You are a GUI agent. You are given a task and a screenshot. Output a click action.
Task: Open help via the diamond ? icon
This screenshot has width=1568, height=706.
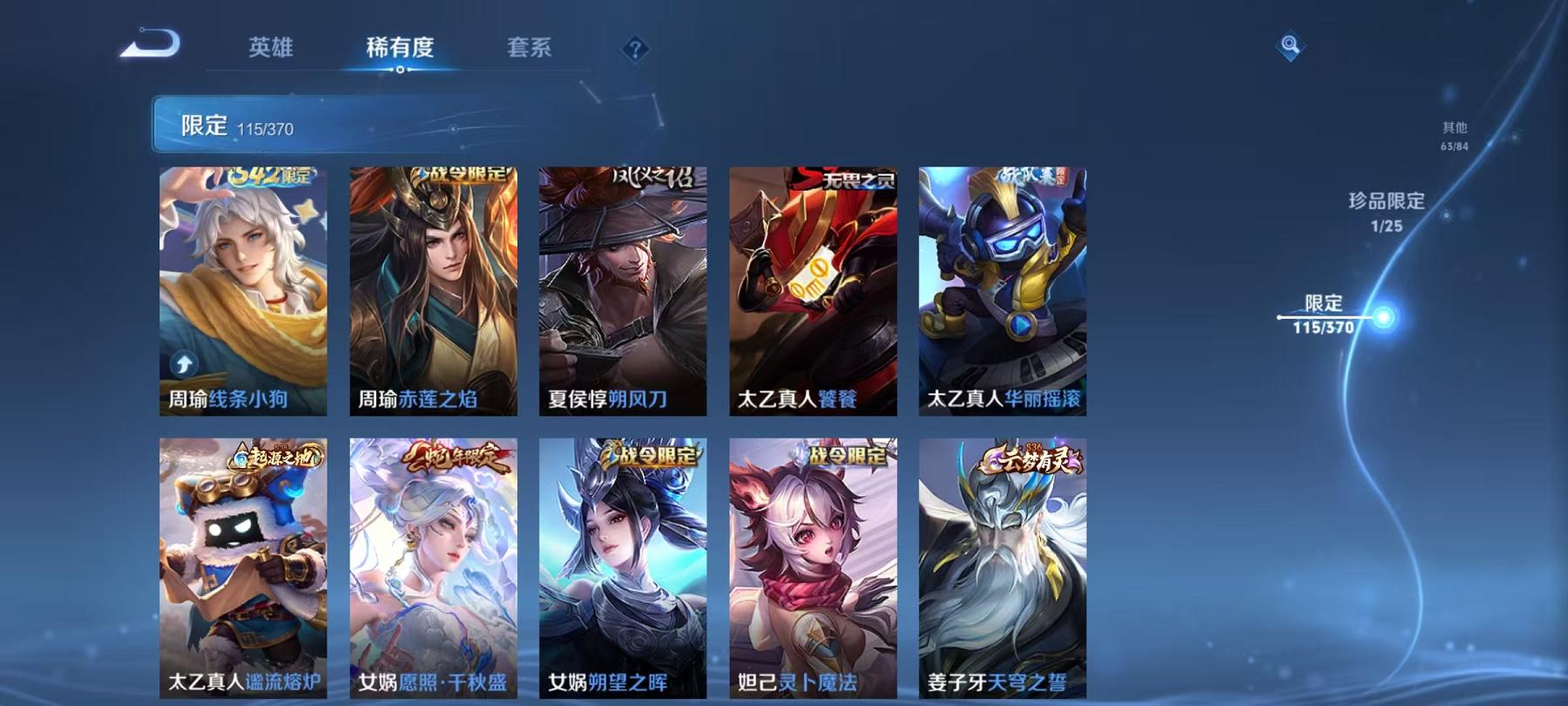pyautogui.click(x=638, y=50)
